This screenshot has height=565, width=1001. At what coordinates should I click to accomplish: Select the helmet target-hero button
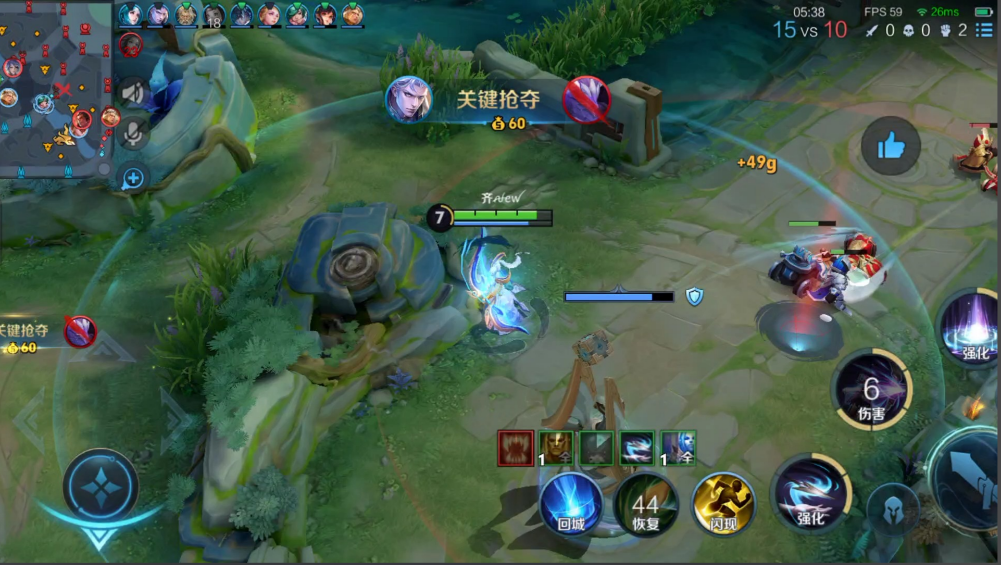(x=892, y=509)
